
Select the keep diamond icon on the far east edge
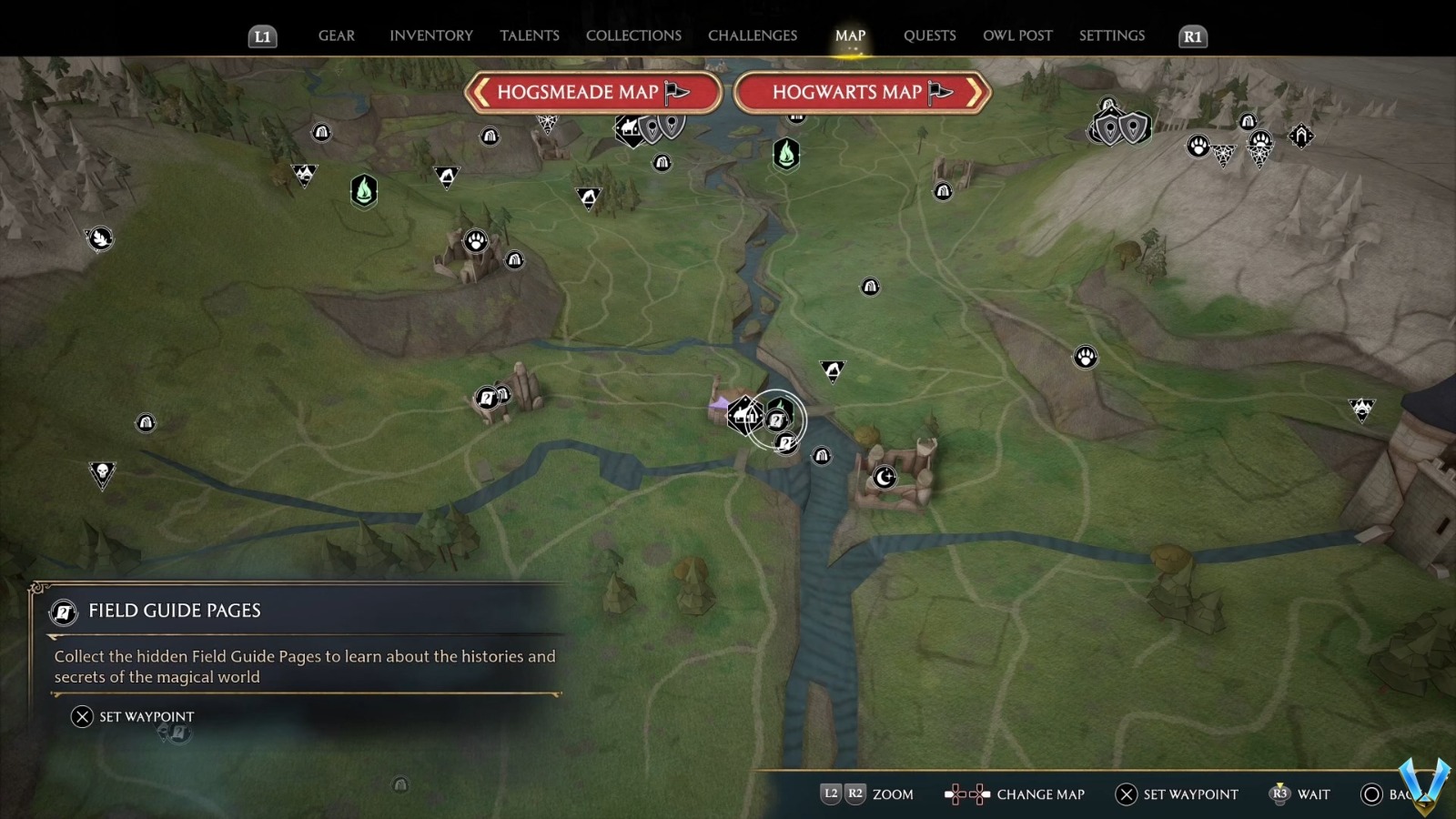[1301, 135]
